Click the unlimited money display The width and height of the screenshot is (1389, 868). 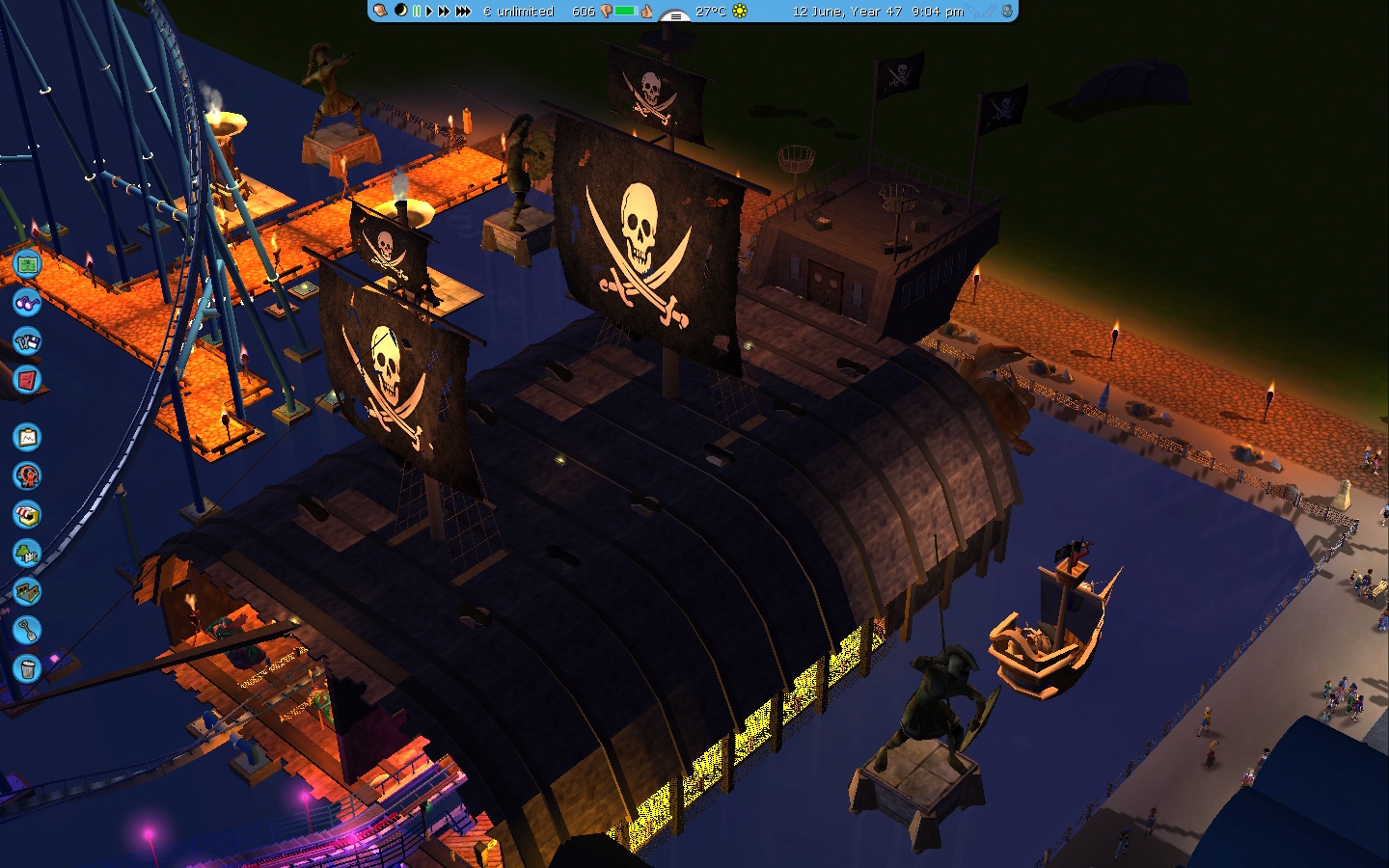519,12
